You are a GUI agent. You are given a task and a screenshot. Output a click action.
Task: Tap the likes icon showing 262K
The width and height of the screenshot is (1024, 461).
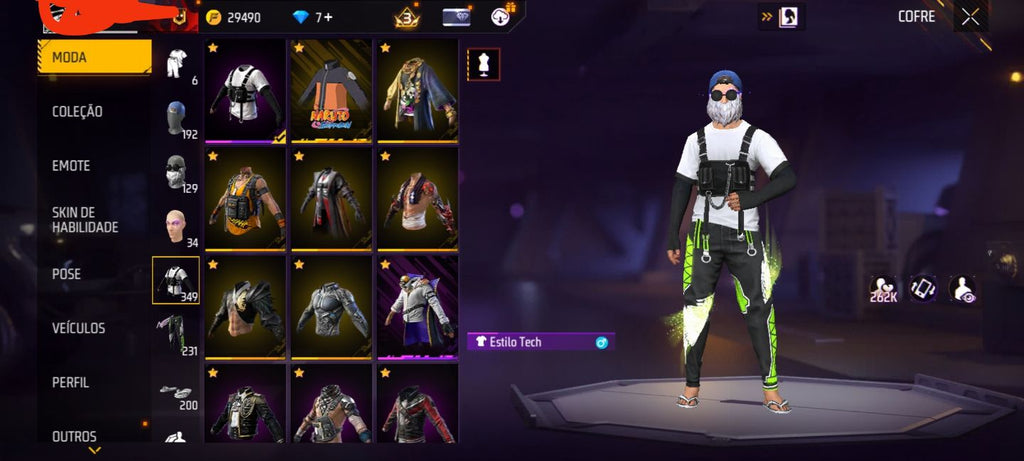click(x=883, y=288)
